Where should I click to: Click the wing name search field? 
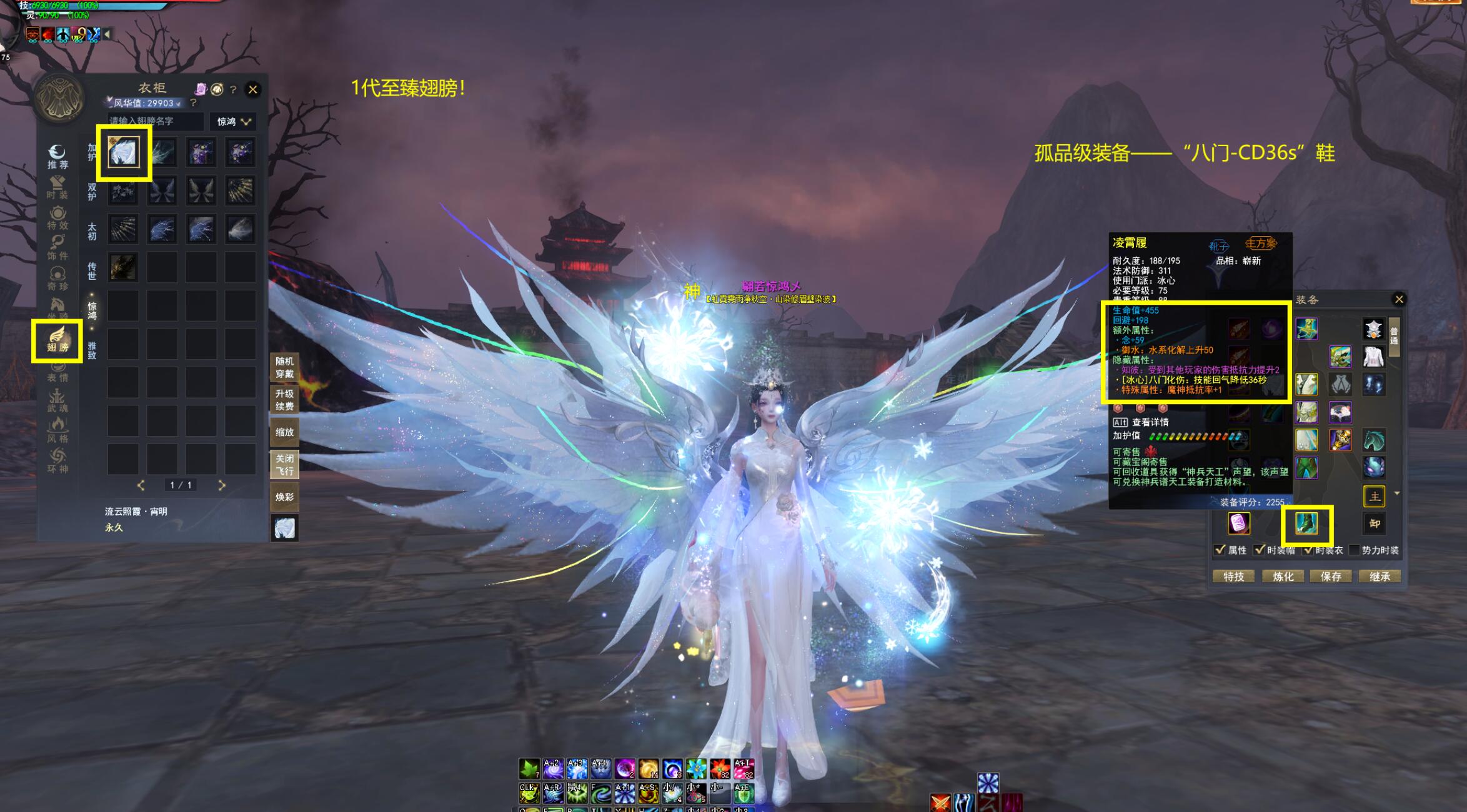pyautogui.click(x=154, y=121)
